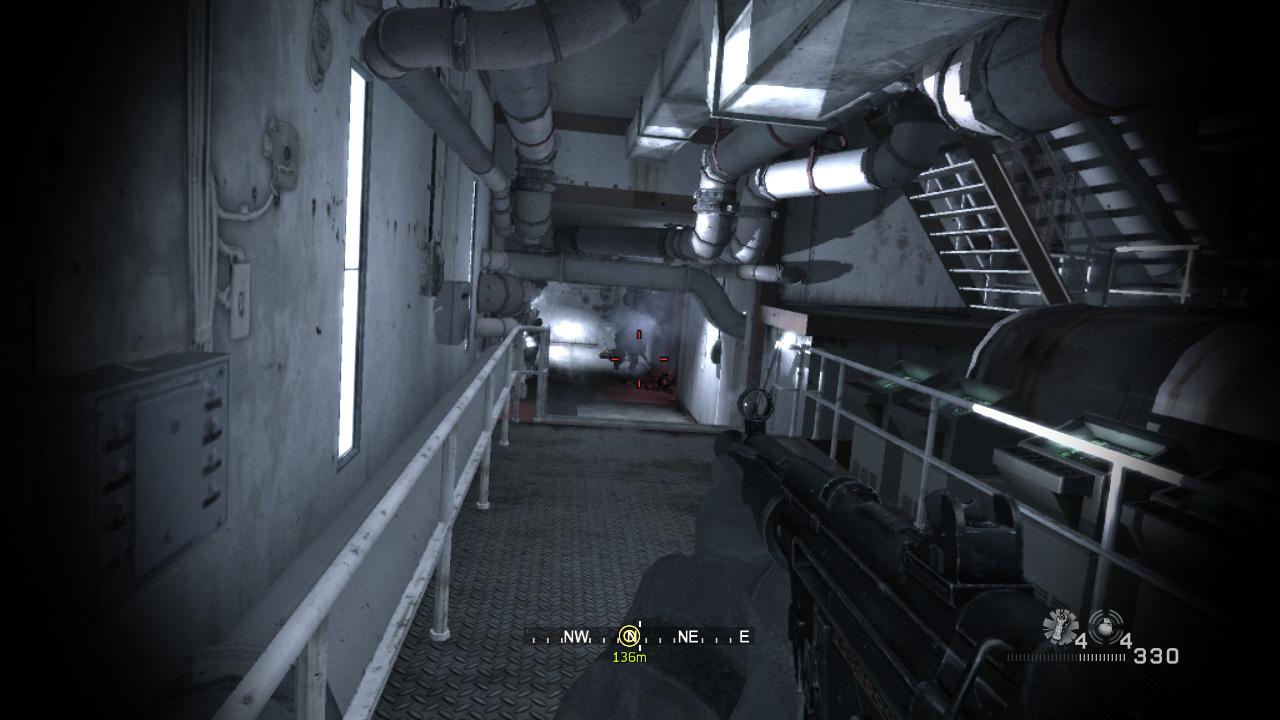Select the flashbang grenade icon

(1059, 626)
